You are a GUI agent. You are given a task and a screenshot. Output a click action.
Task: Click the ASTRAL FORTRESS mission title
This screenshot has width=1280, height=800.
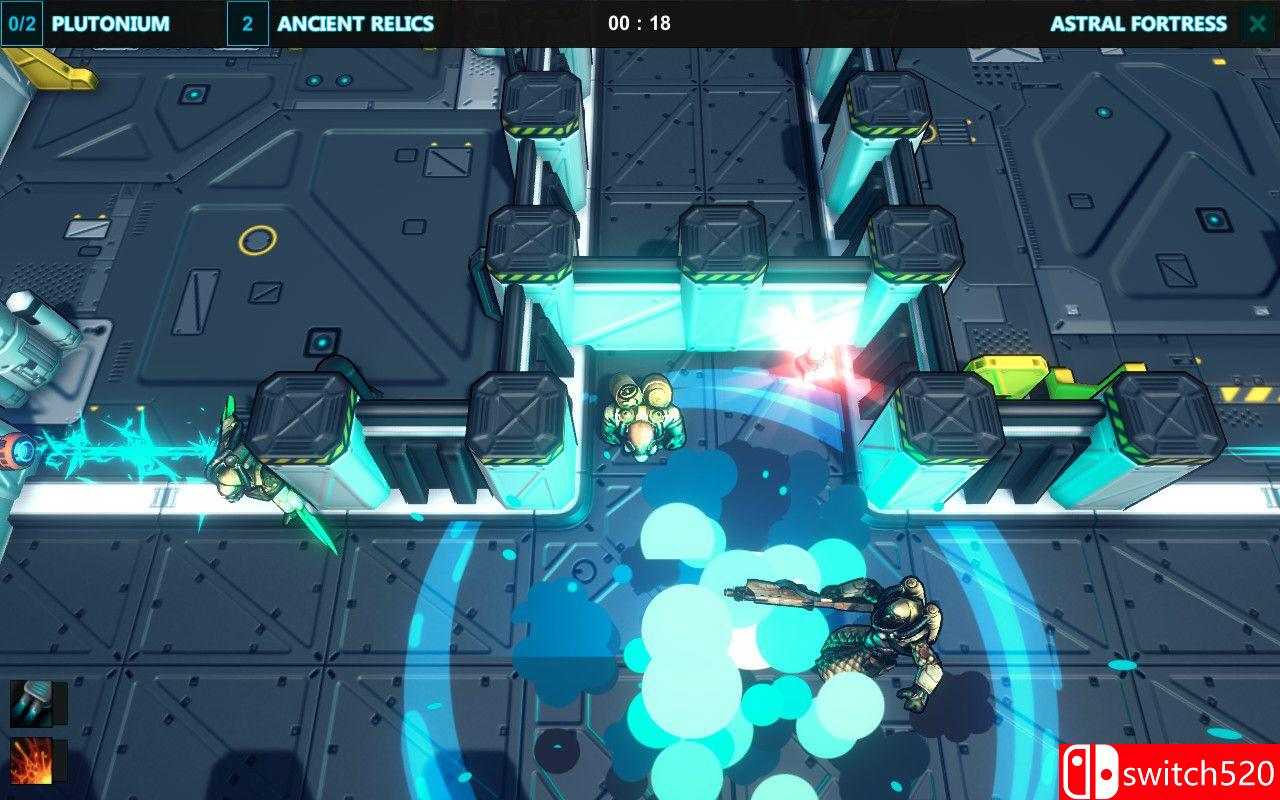point(1140,23)
